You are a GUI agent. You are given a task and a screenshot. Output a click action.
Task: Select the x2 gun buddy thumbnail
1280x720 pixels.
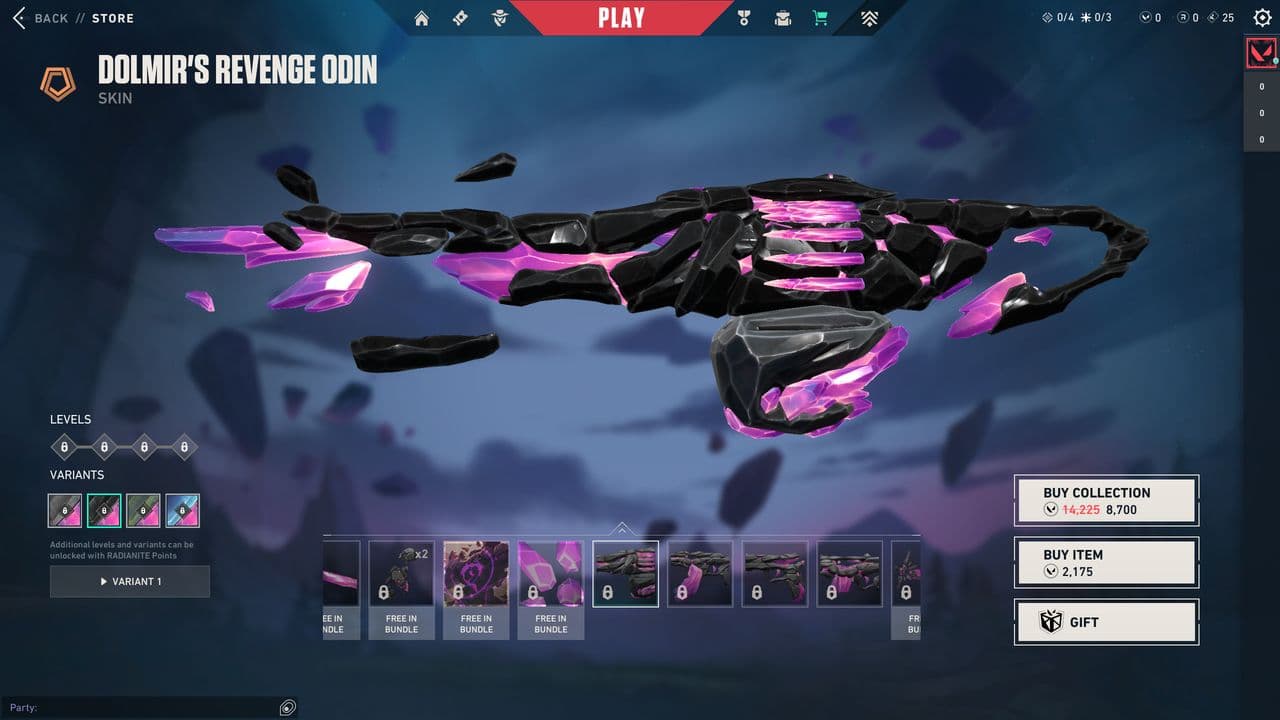tap(402, 574)
